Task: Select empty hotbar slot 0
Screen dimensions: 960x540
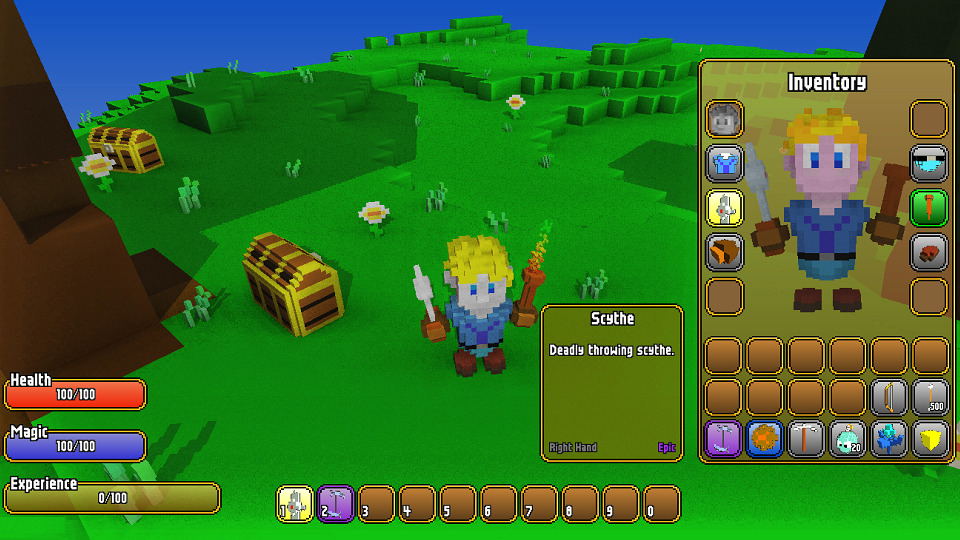Action: coord(662,504)
